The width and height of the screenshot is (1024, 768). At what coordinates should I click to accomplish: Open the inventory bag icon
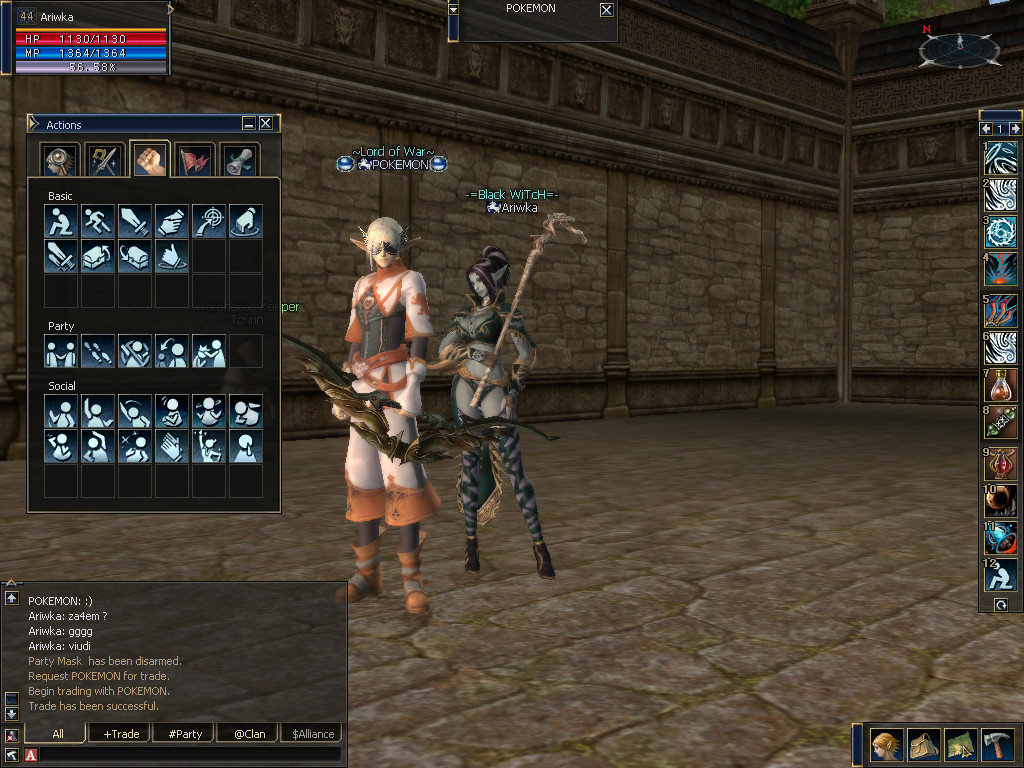coord(923,745)
